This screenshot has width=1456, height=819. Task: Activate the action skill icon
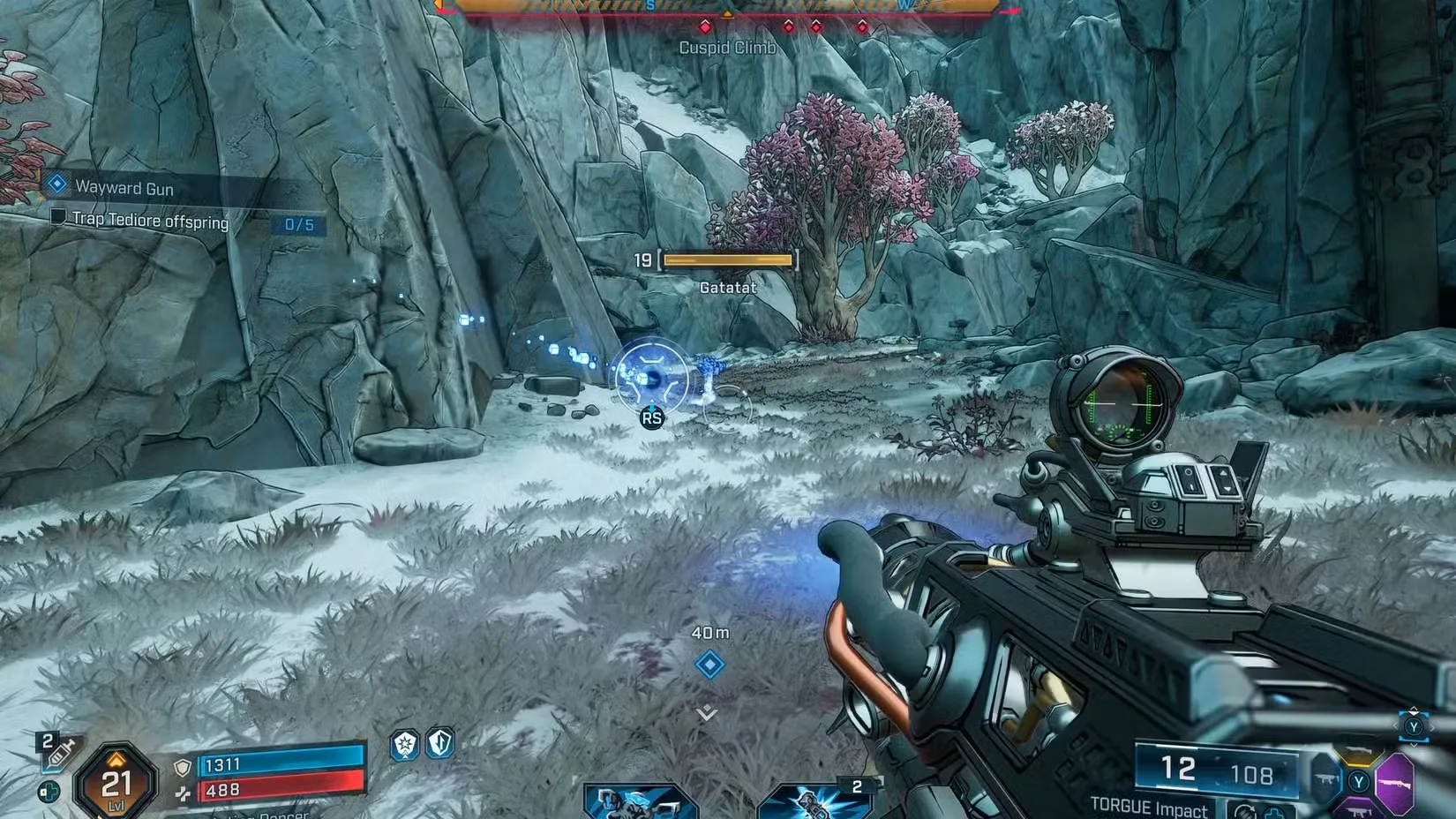638,801
